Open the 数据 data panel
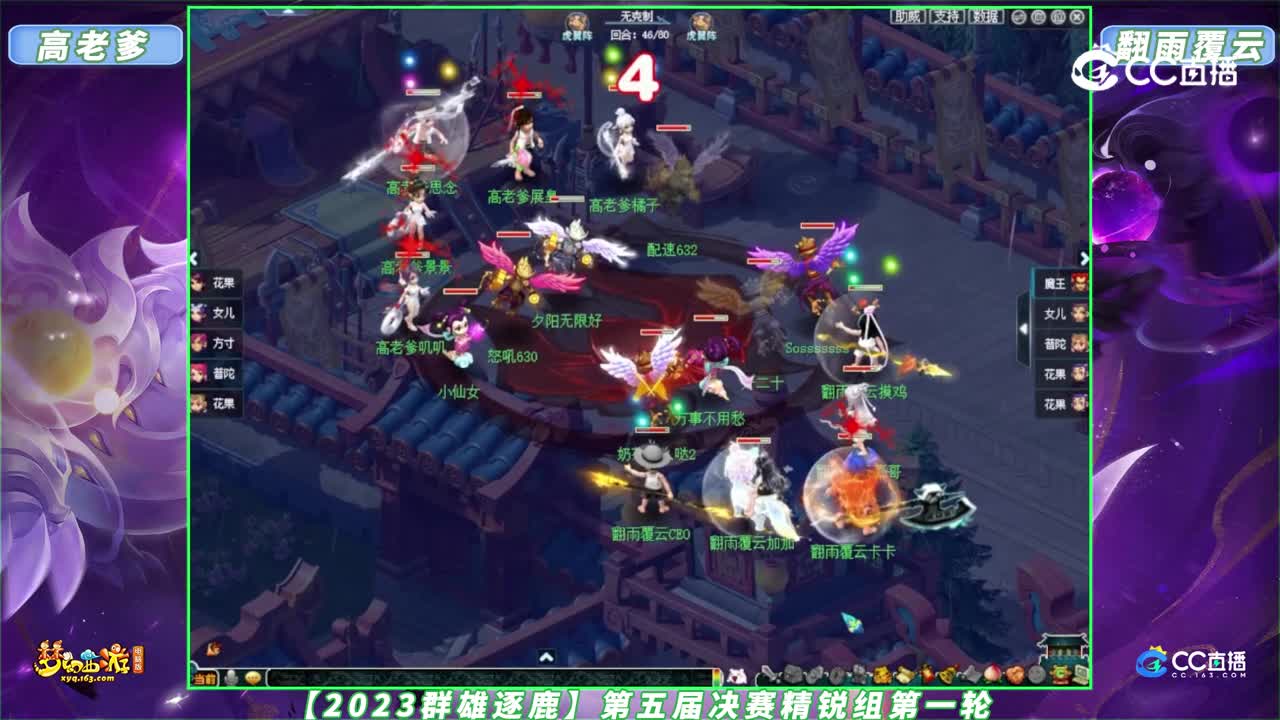The width and height of the screenshot is (1280, 720). [986, 17]
